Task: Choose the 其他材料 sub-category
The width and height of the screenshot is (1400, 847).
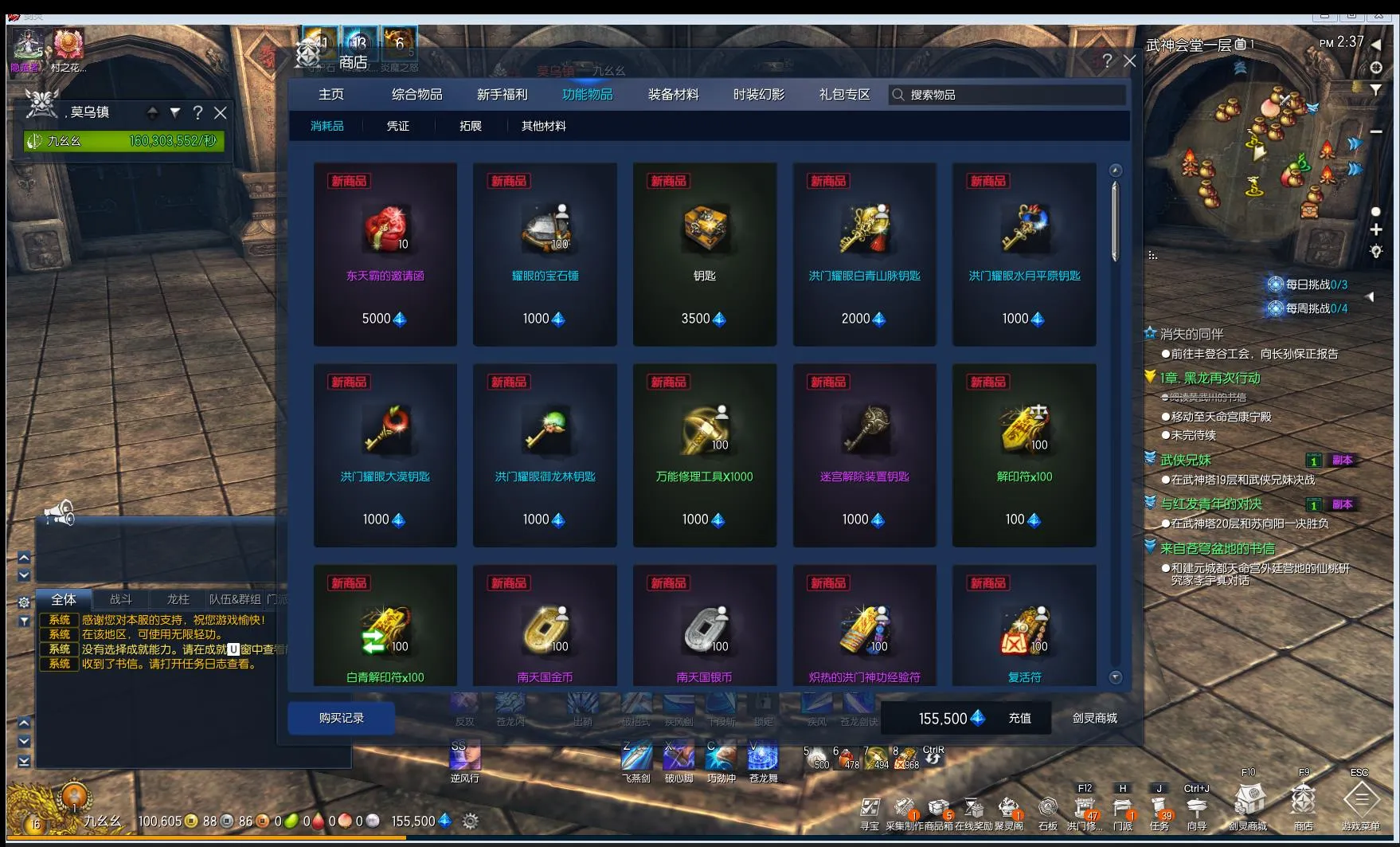Action: 543,126
